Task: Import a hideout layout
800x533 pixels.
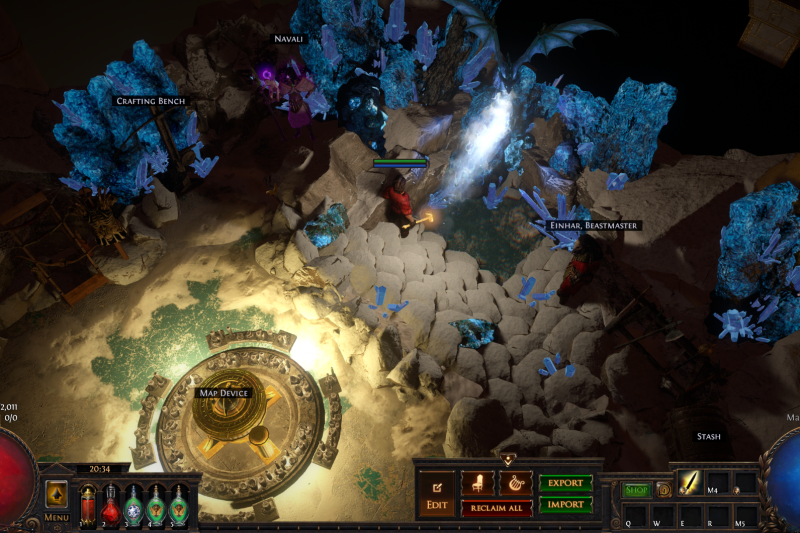Action: pos(566,505)
